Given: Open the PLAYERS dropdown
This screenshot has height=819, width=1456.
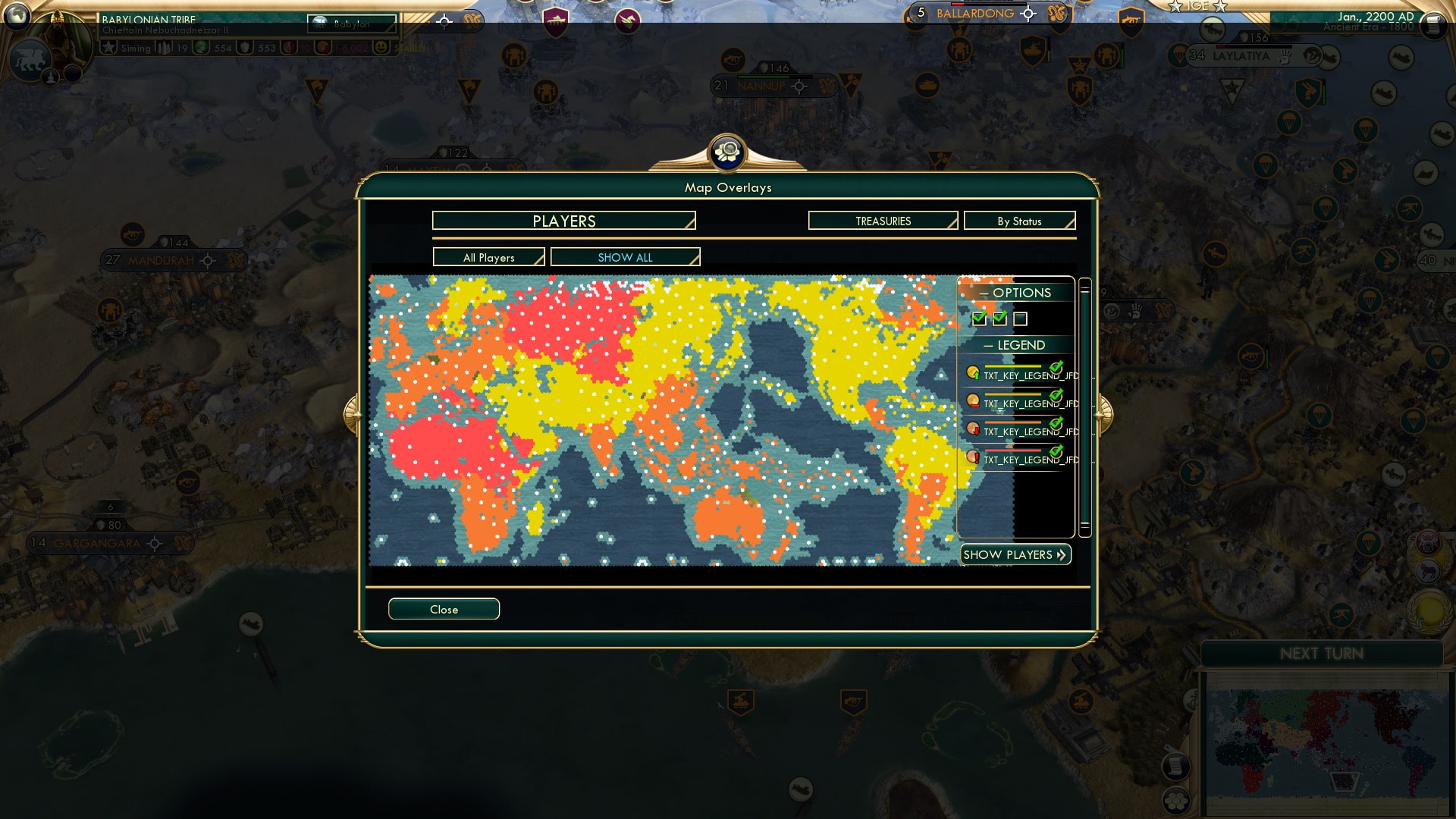Looking at the screenshot, I should coord(563,221).
